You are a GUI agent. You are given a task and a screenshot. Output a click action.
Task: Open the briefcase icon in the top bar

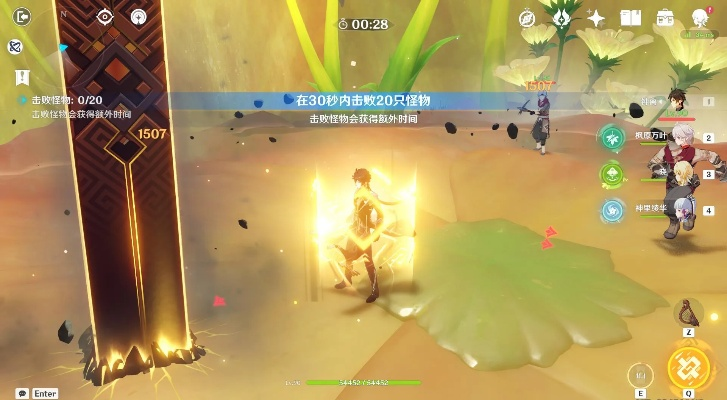(x=664, y=18)
